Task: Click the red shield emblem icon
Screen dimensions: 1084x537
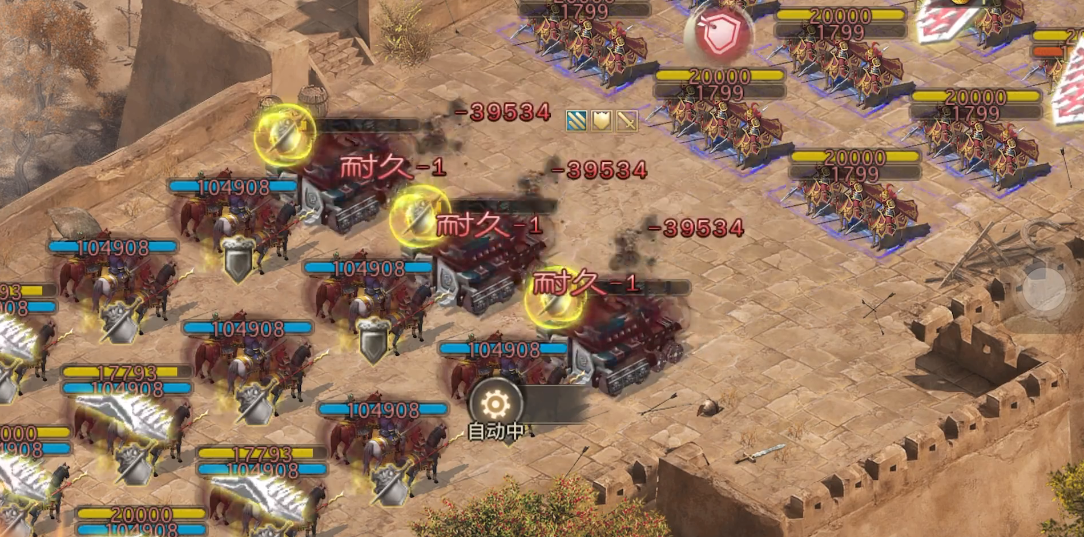Action: [717, 37]
